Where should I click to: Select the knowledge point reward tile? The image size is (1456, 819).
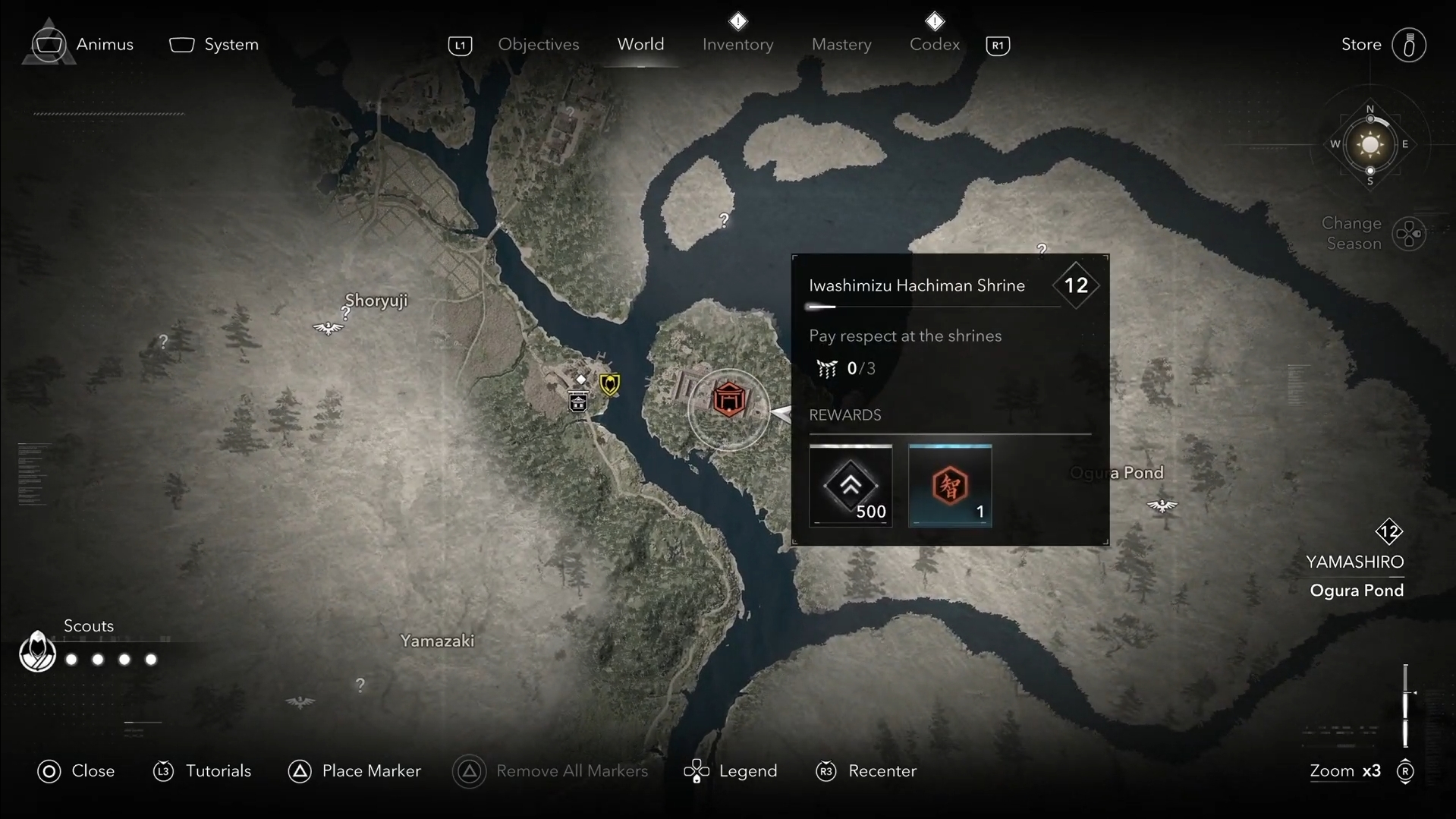pyautogui.click(x=950, y=486)
